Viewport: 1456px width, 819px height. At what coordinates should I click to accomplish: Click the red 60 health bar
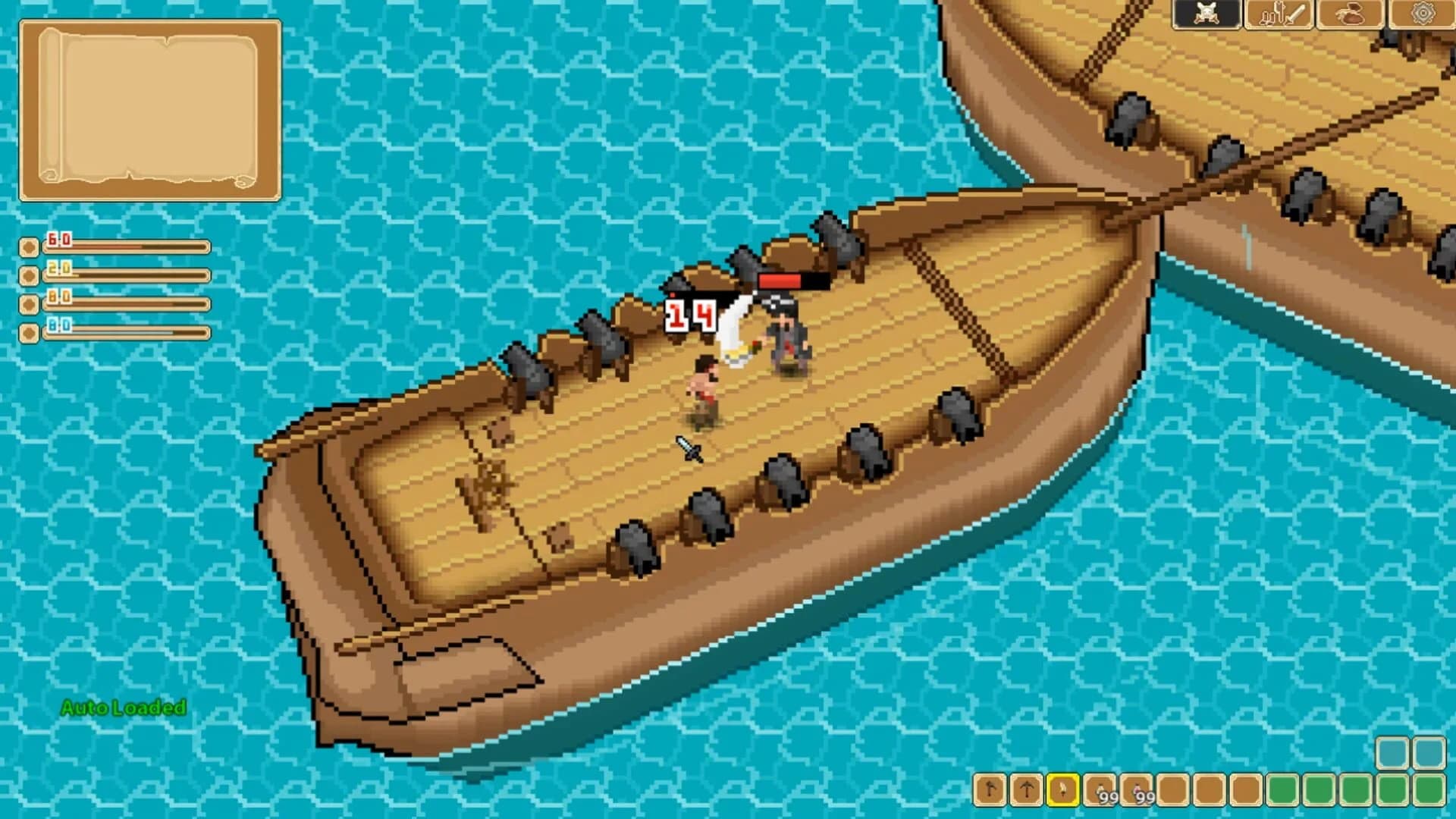pyautogui.click(x=129, y=246)
